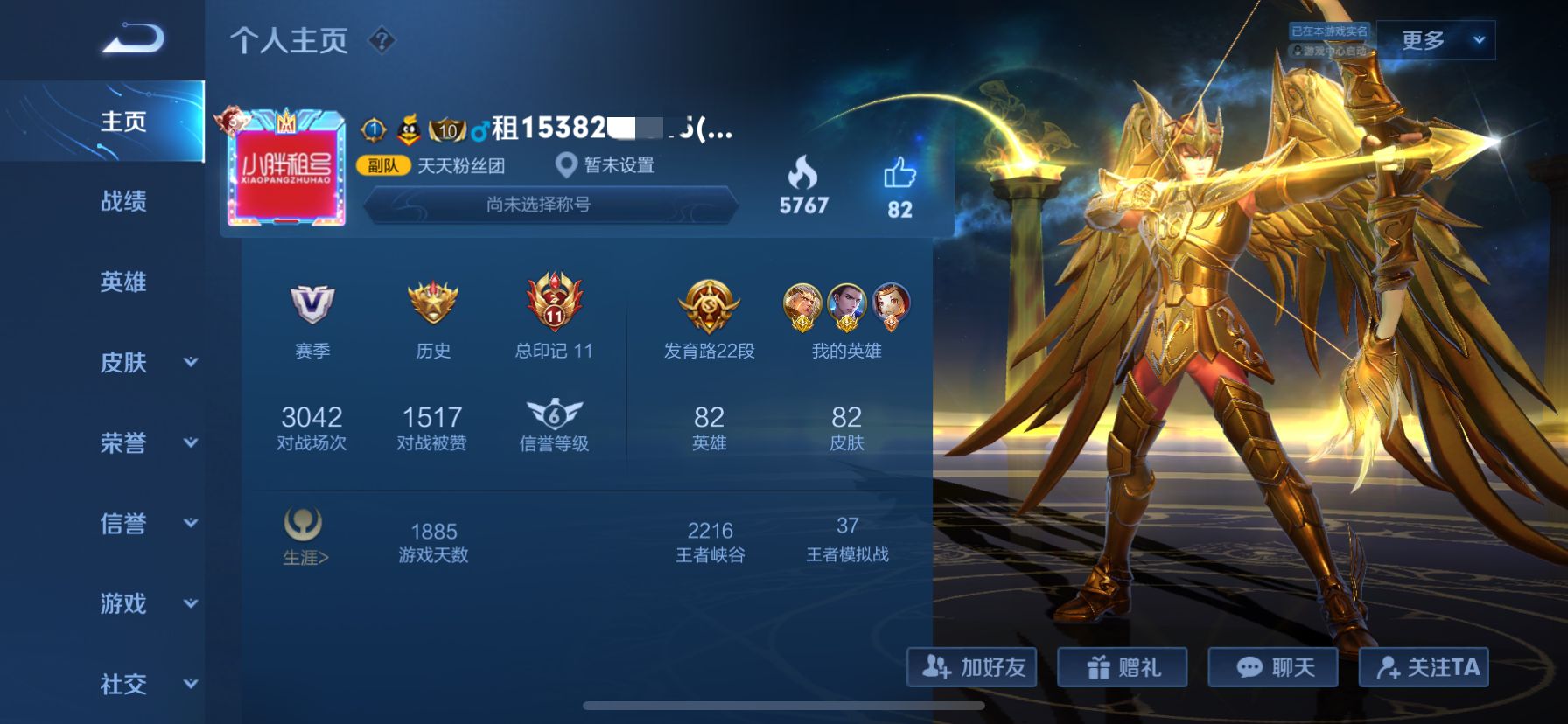This screenshot has height=724, width=1568.
Task: View the 历史 history rank badge
Action: click(x=432, y=304)
